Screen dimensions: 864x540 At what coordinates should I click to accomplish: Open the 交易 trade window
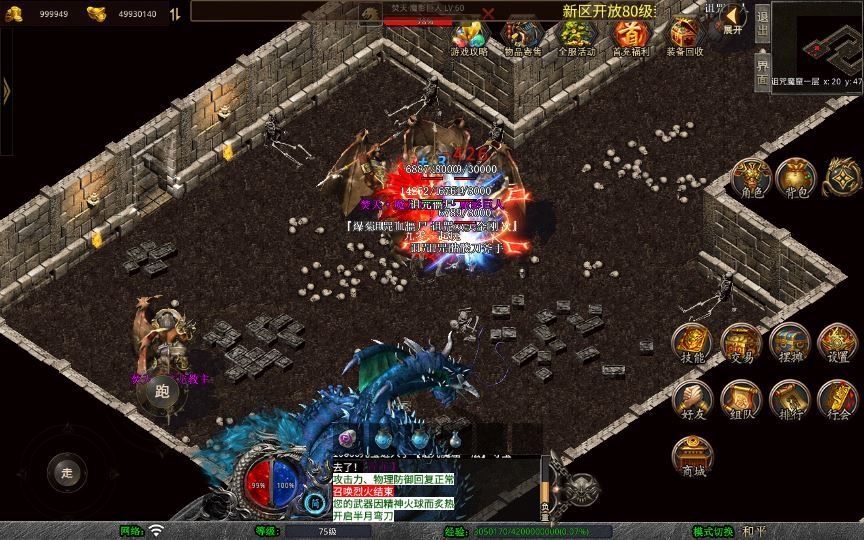click(741, 343)
